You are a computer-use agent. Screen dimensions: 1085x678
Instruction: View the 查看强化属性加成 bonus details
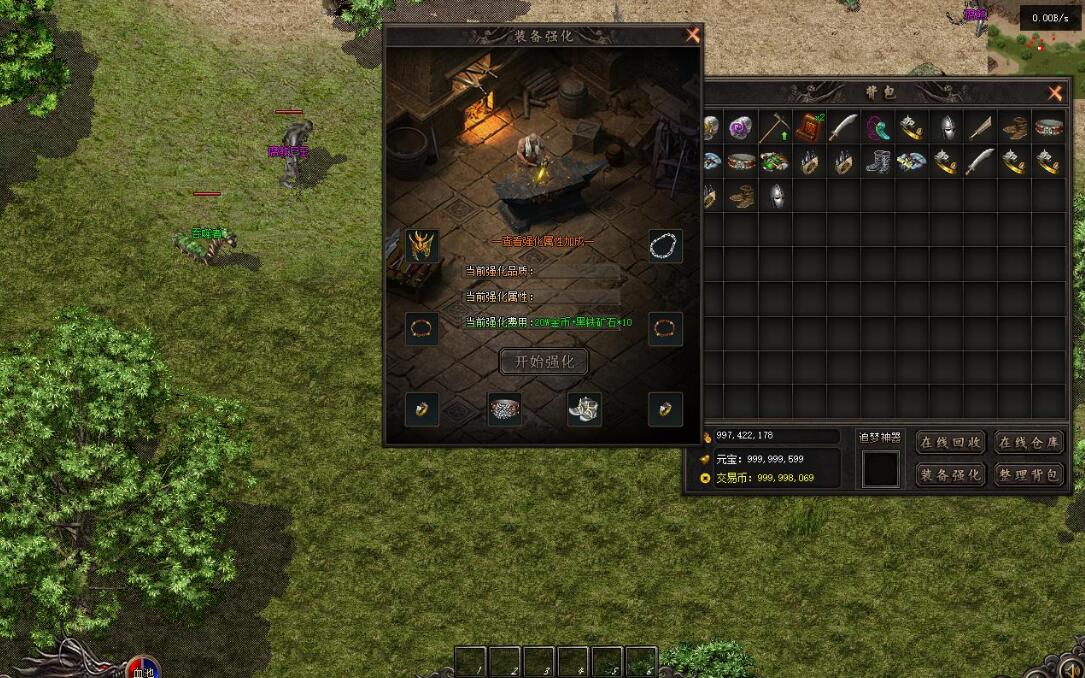pyautogui.click(x=543, y=241)
